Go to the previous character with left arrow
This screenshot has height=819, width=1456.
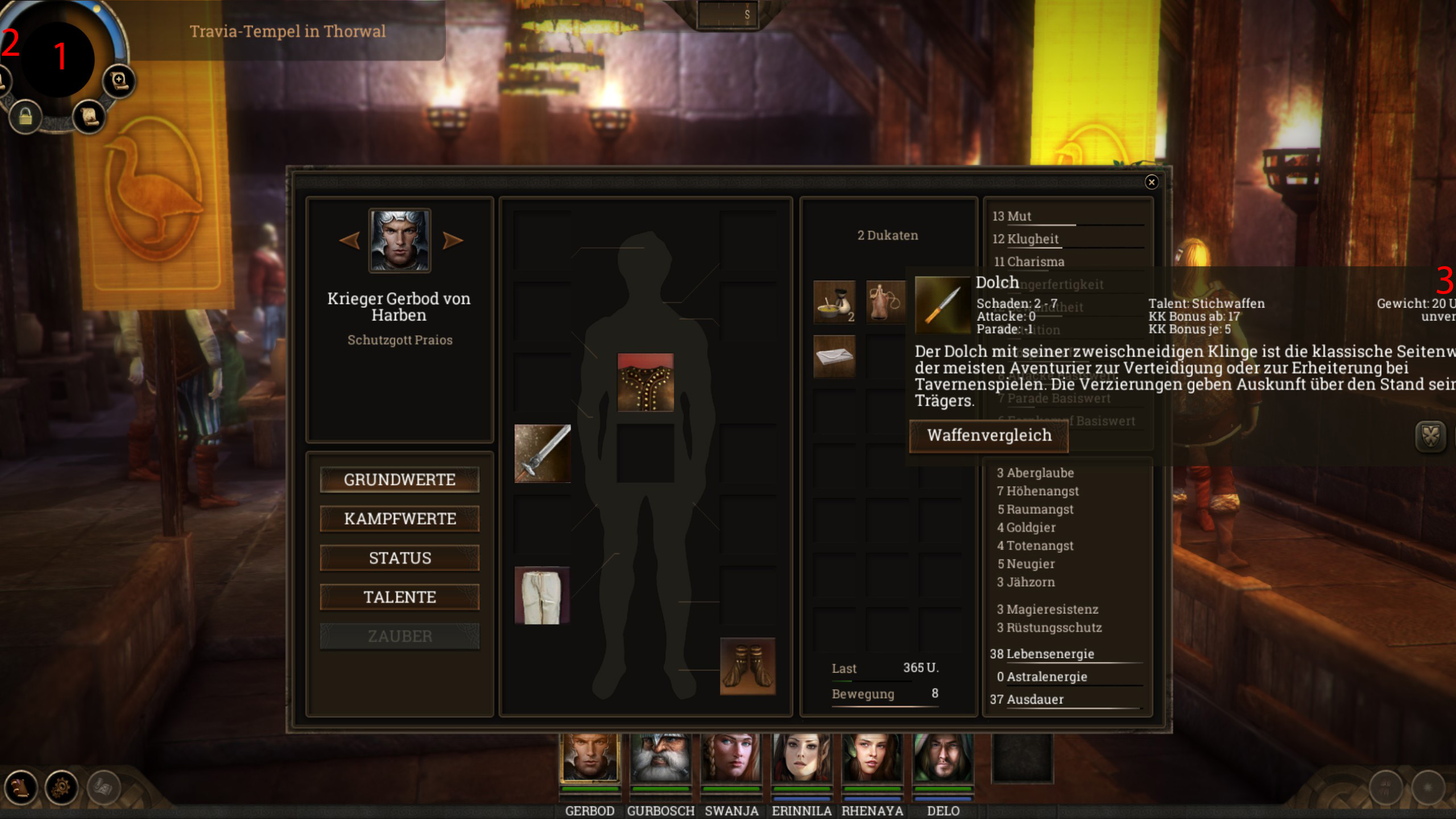tap(349, 241)
